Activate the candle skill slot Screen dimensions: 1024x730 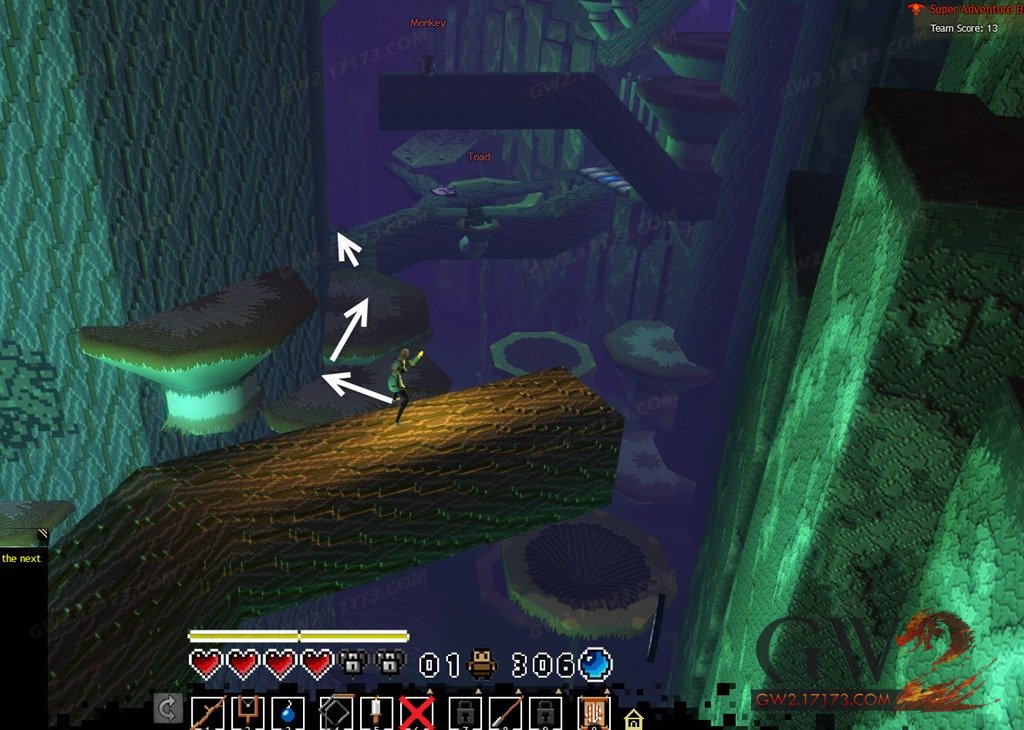[374, 712]
